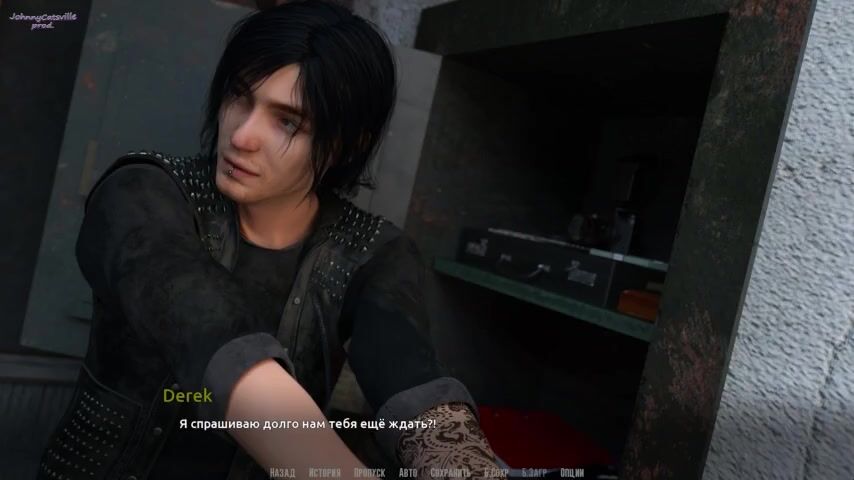Toggle Авто auto-advance mode
Image resolution: width=854 pixels, height=480 pixels.
[x=408, y=473]
